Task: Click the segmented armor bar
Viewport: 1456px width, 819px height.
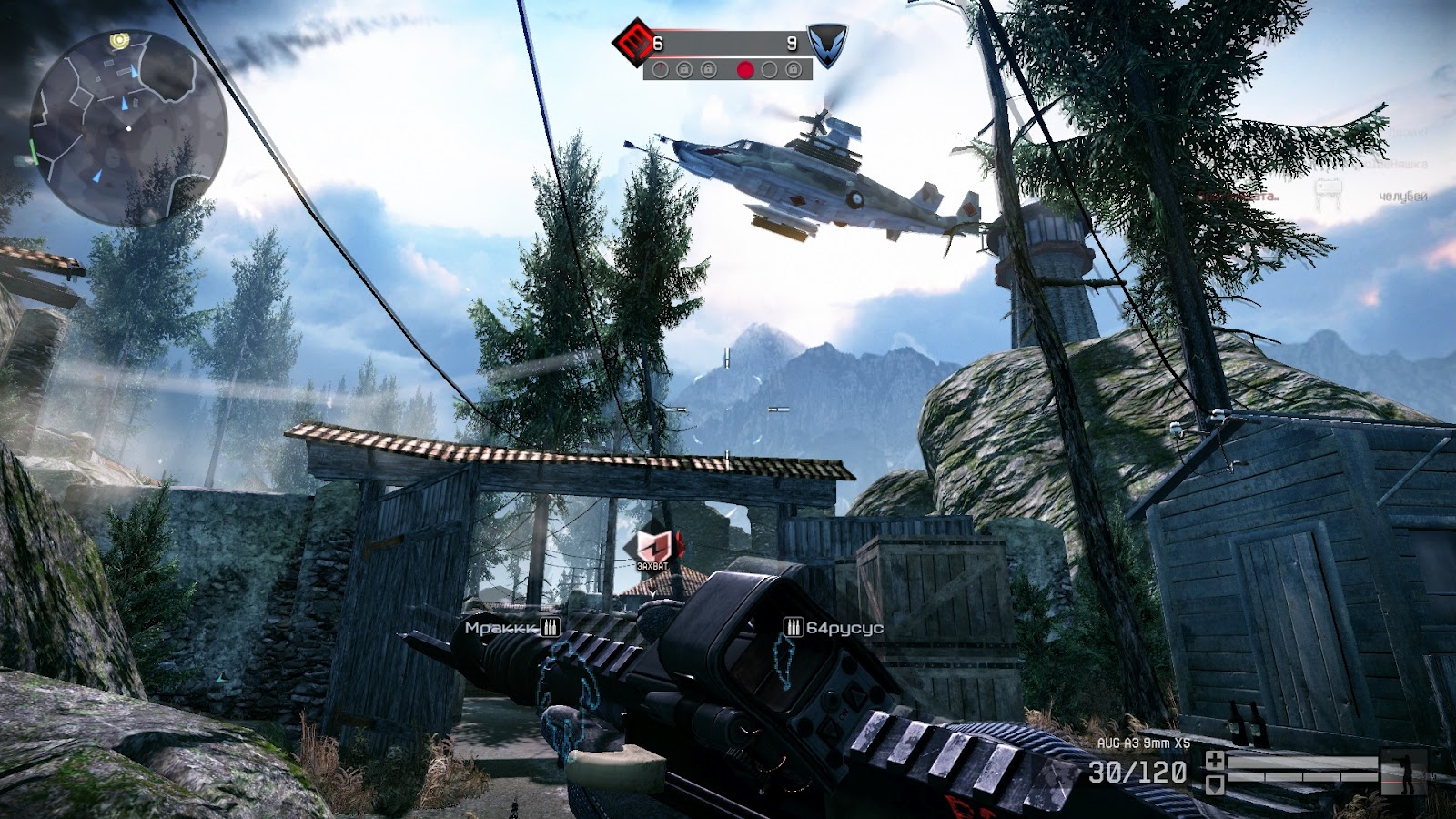Action: 1302,778
